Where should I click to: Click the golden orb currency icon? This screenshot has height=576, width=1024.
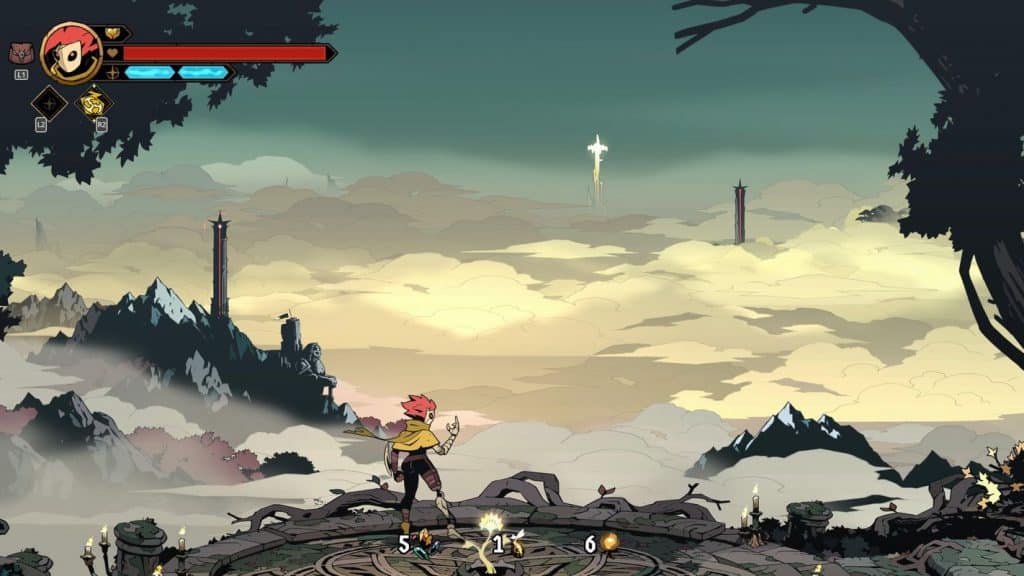pyautogui.click(x=608, y=542)
